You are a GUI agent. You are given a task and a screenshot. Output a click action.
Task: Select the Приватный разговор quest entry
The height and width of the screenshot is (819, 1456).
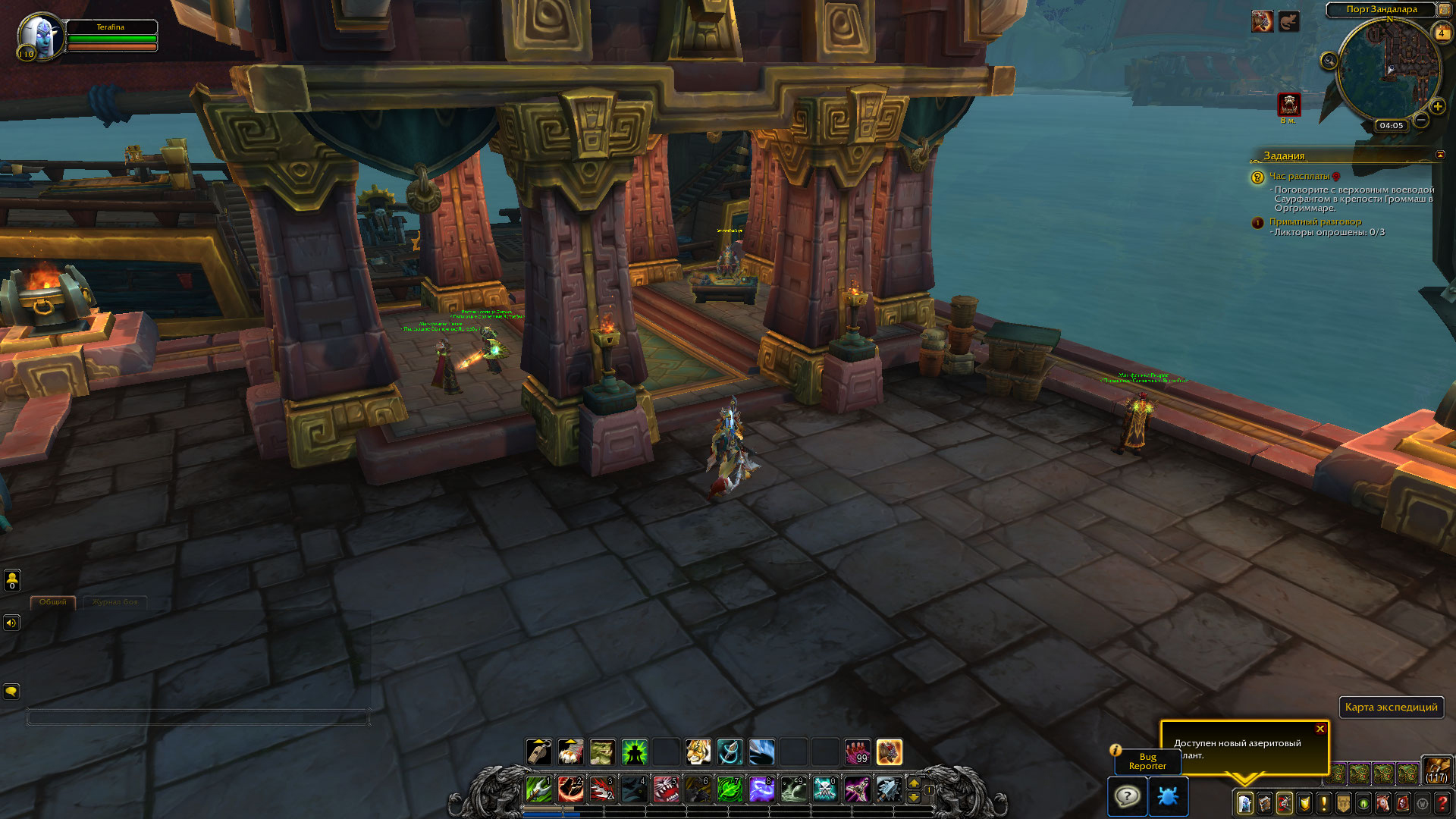[x=1315, y=221]
